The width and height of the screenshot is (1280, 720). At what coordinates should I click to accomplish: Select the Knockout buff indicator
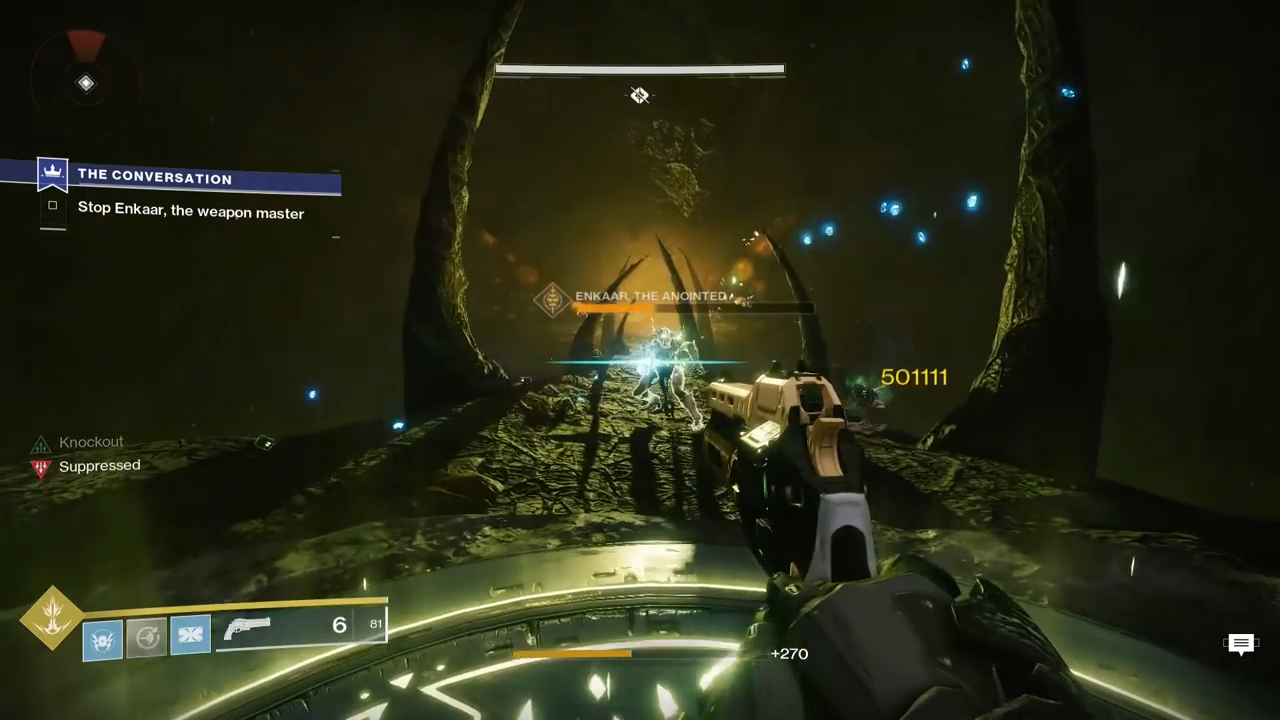(41, 444)
